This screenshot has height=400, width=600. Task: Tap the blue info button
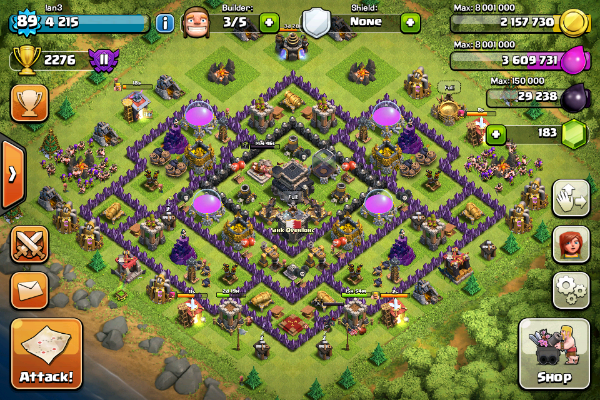tap(165, 22)
